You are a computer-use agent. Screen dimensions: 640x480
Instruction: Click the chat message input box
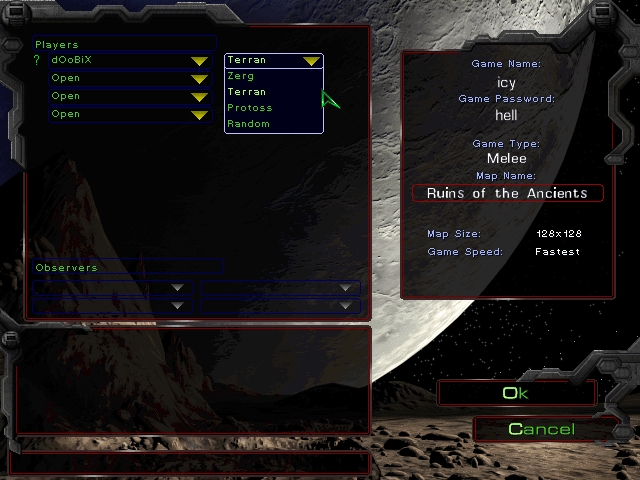click(190, 463)
